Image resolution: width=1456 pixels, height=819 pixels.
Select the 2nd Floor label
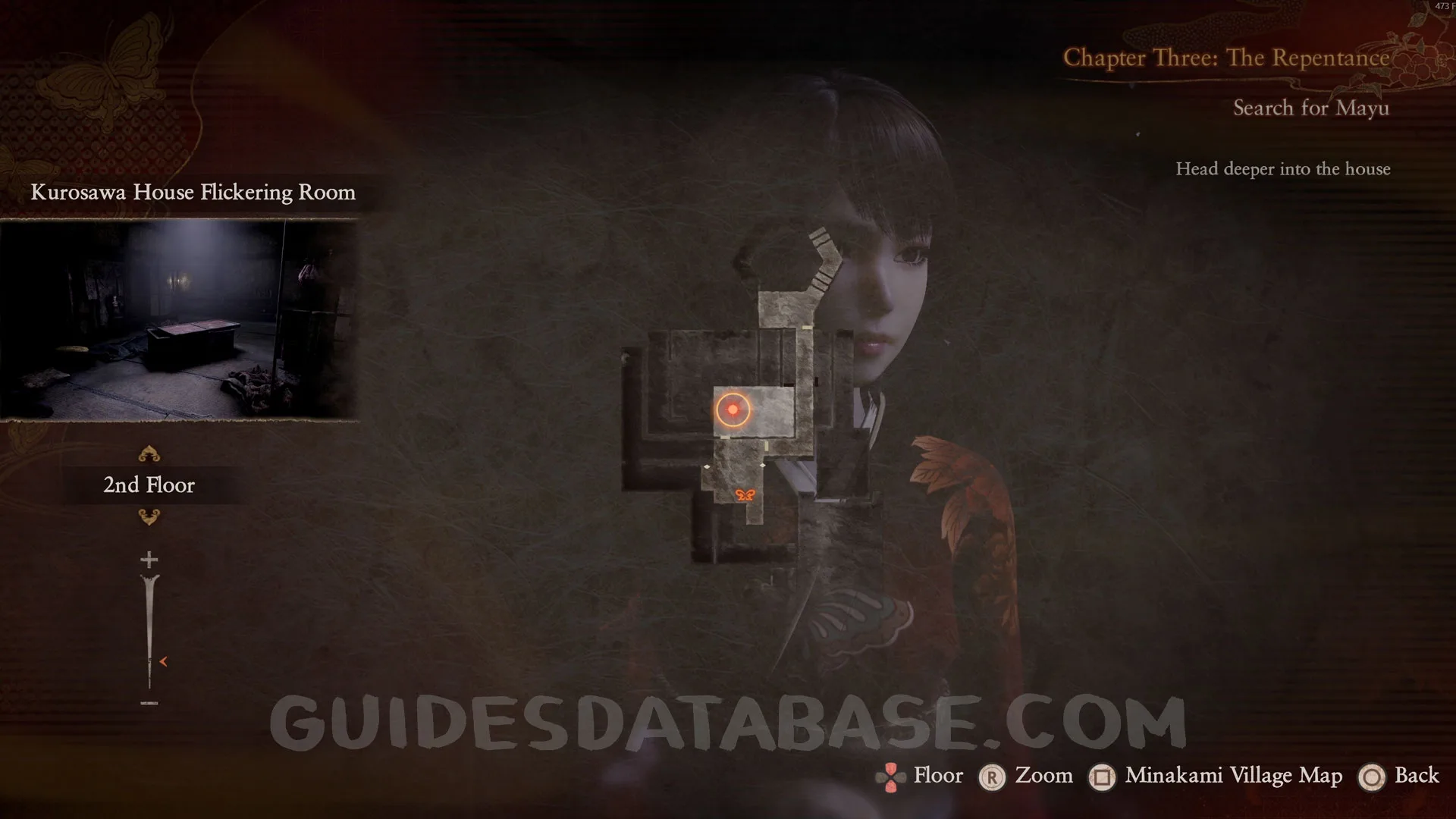pos(149,485)
